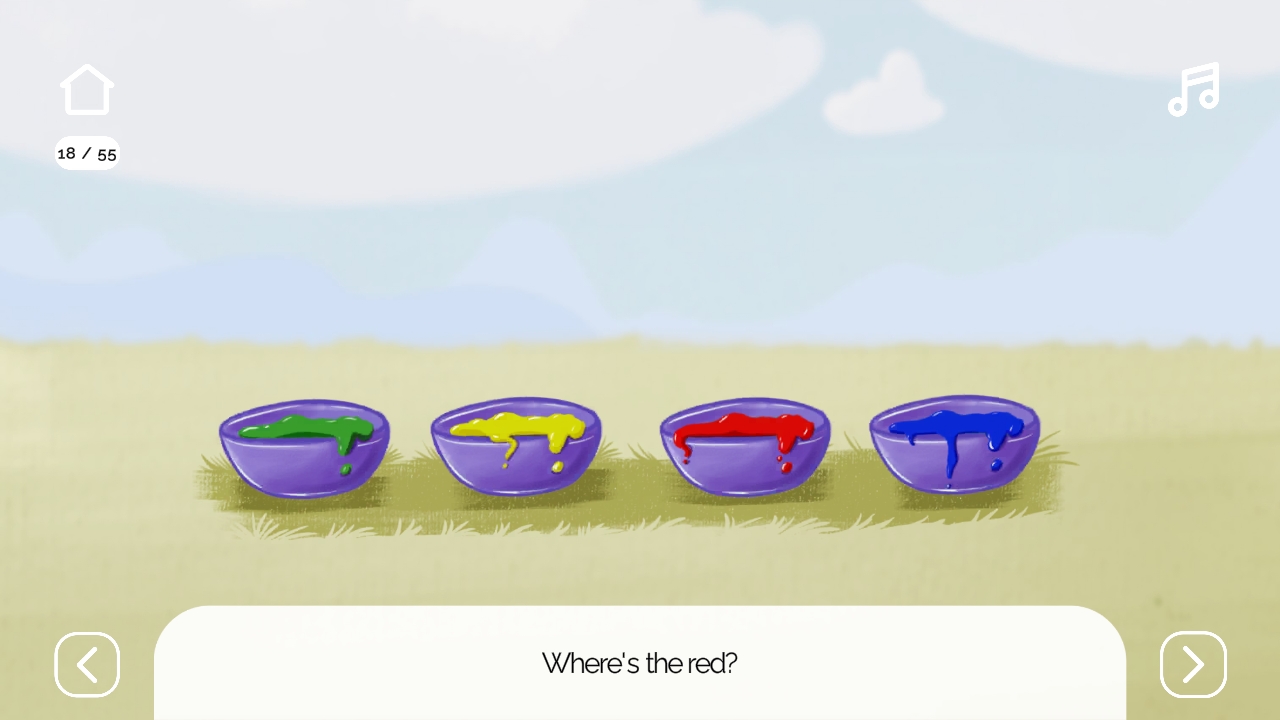Pick the bowl matching color red

pyautogui.click(x=745, y=445)
